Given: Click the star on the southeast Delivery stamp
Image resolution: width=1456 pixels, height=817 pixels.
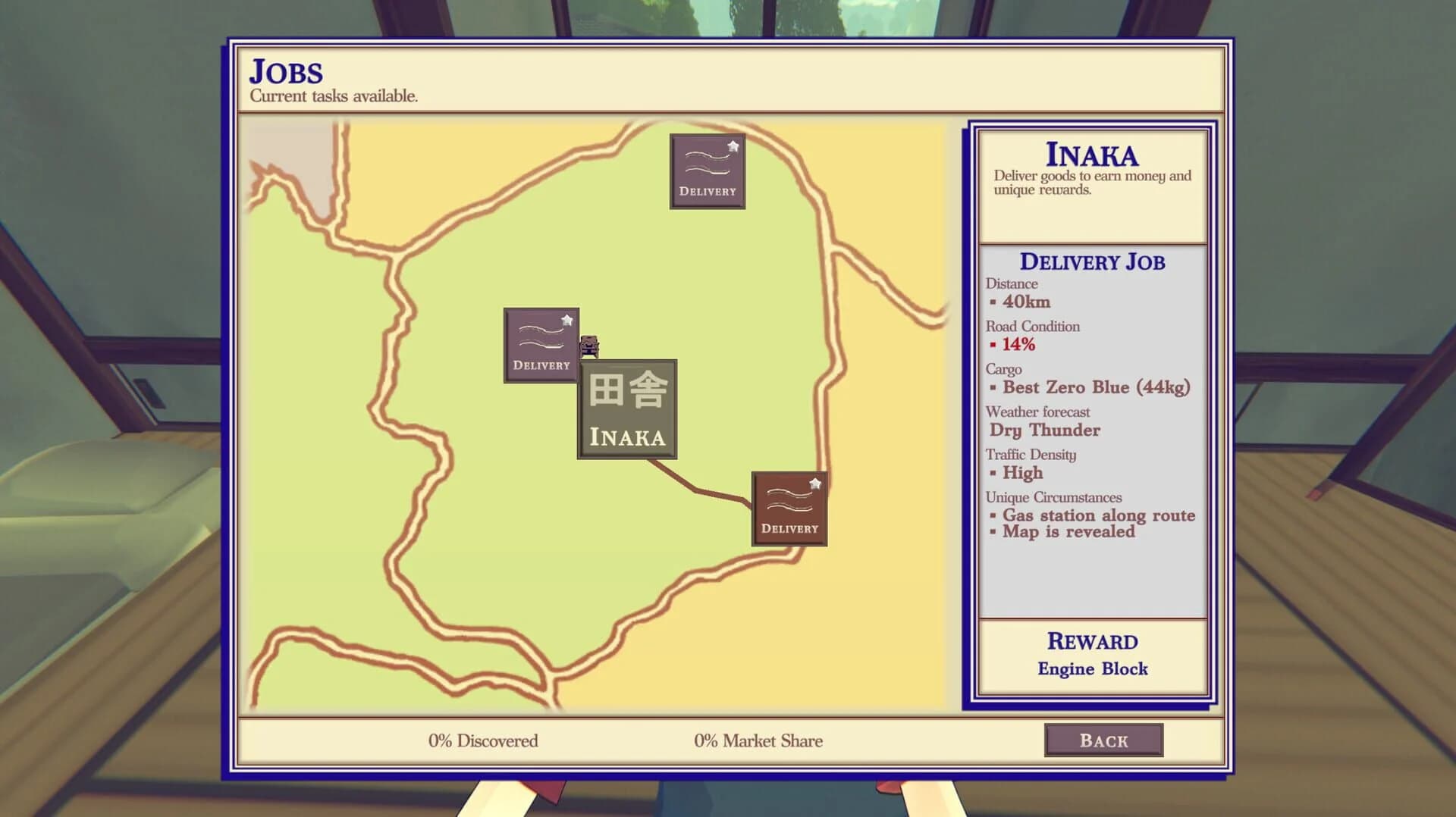Looking at the screenshot, I should 815,483.
